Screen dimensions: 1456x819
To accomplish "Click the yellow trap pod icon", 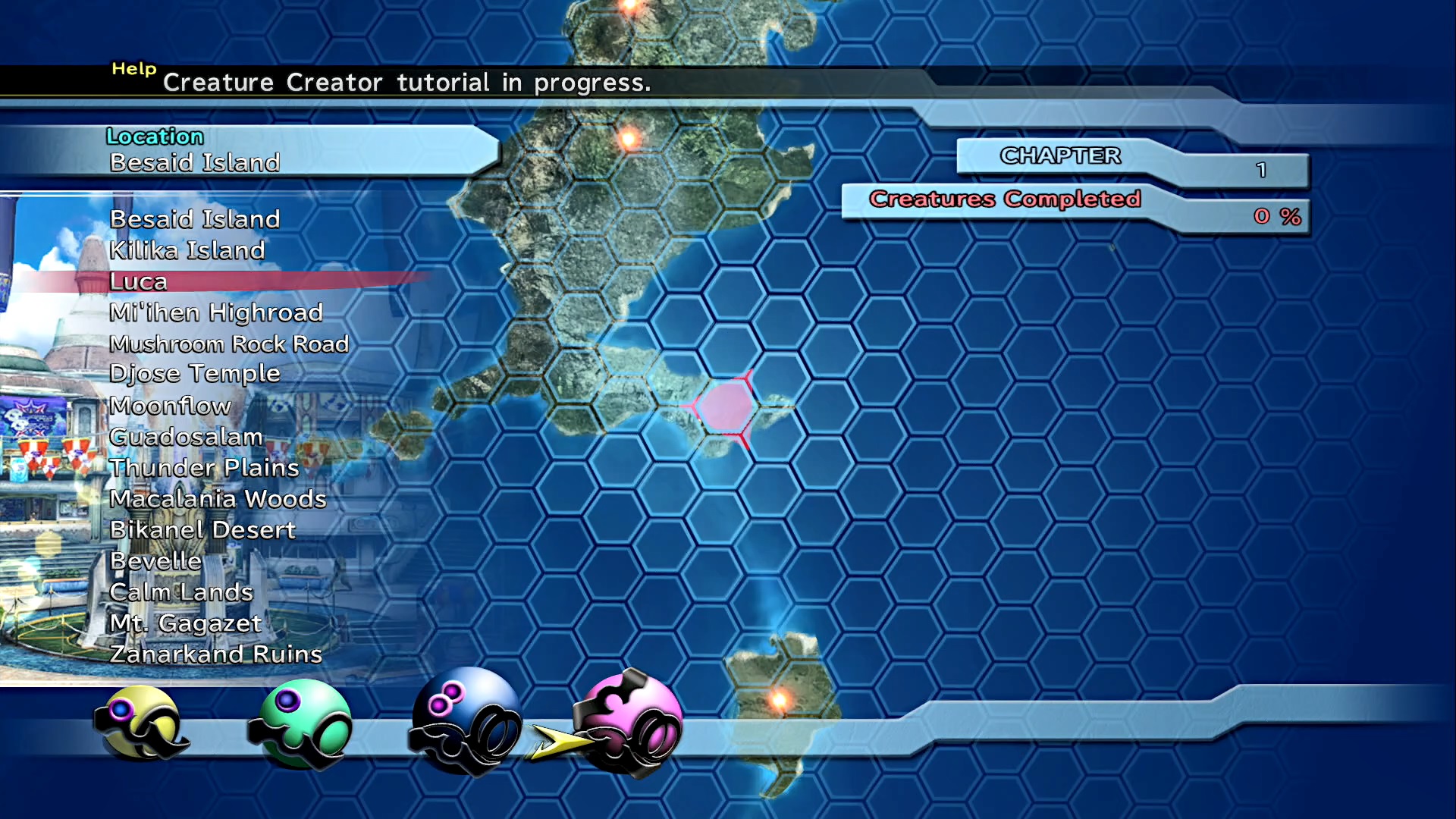I will click(x=141, y=723).
